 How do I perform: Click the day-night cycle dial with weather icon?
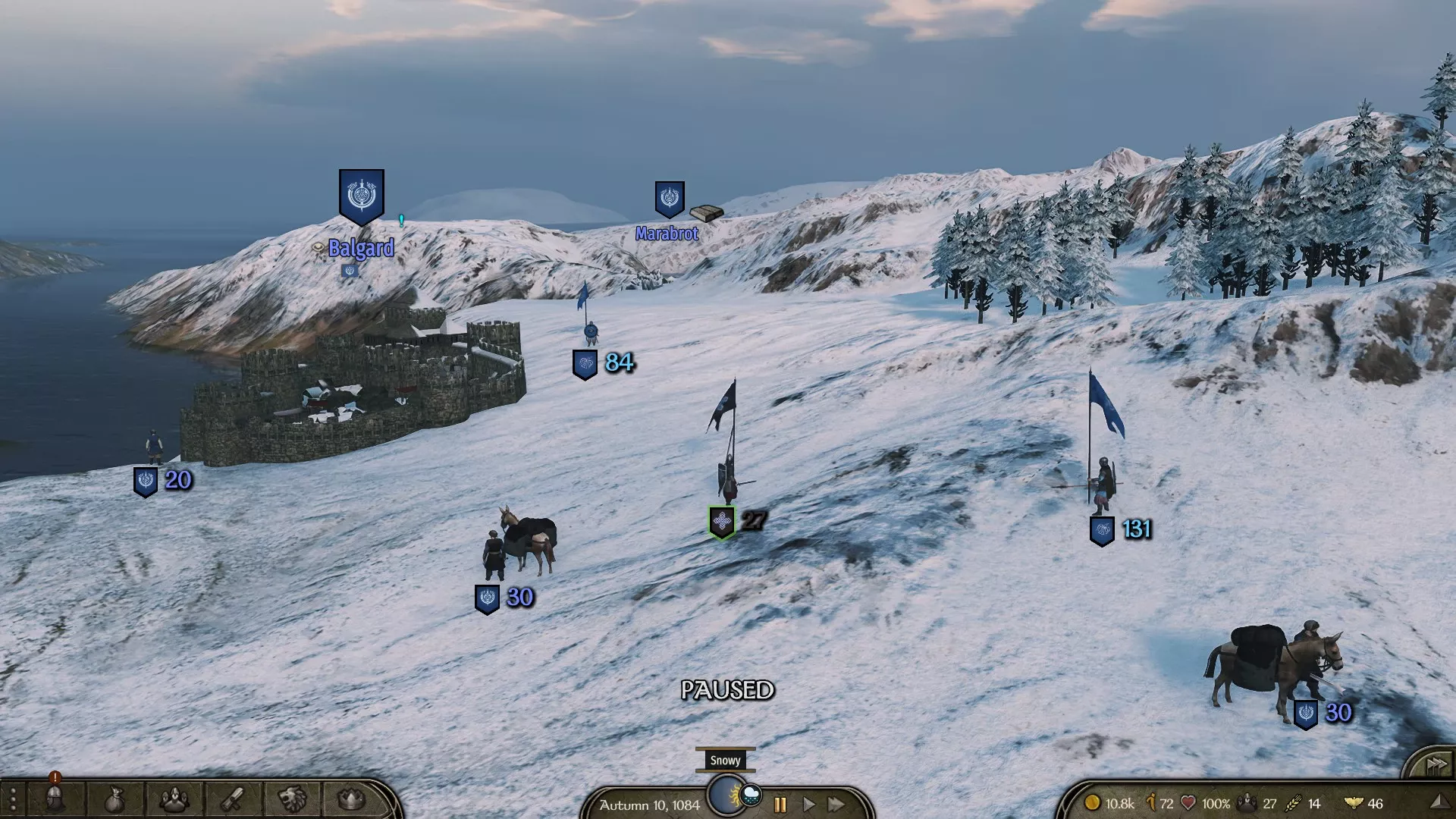[x=726, y=795]
